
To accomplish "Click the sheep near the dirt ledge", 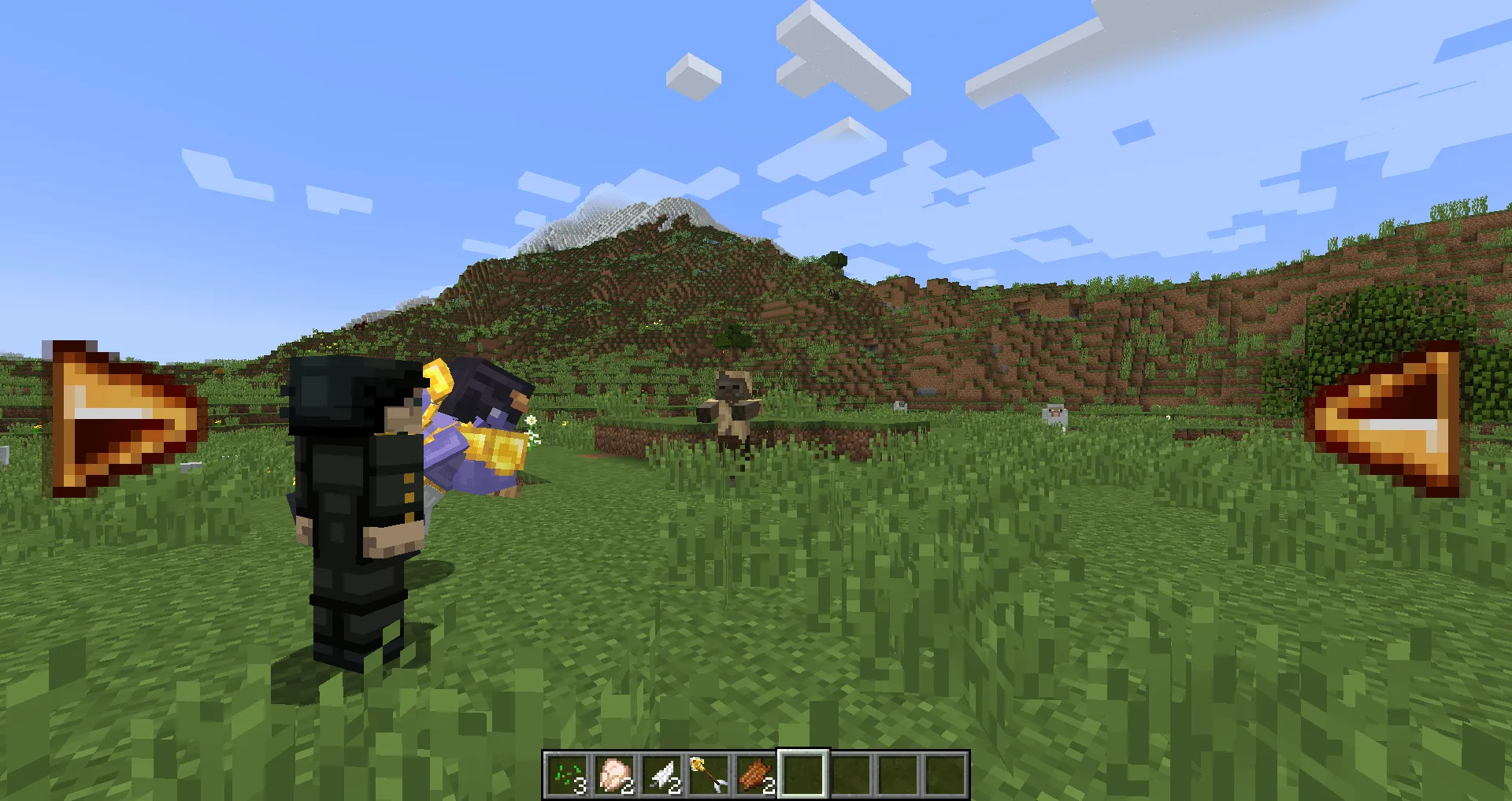I will point(901,405).
